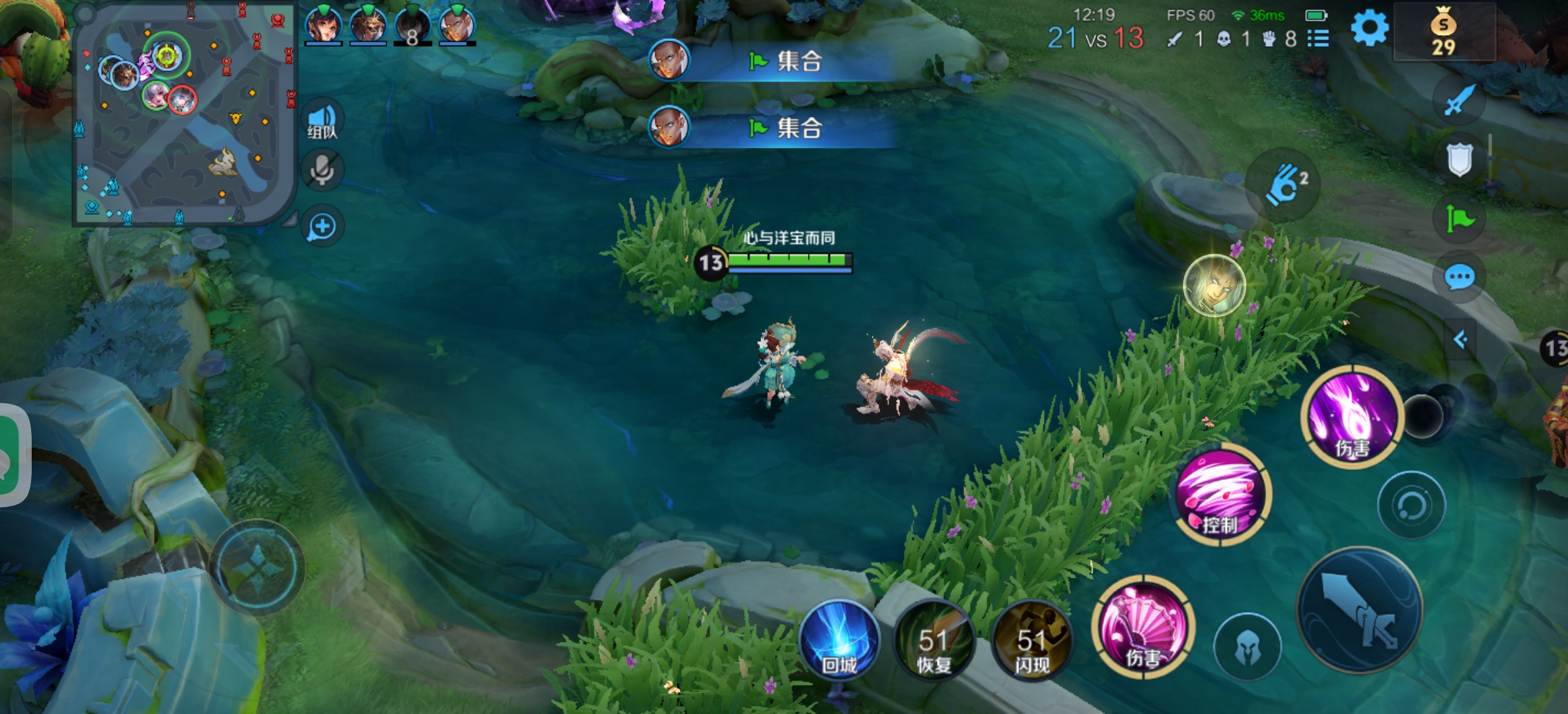The image size is (1568, 714).
Task: Open the scoreboard list icon
Action: [1318, 39]
